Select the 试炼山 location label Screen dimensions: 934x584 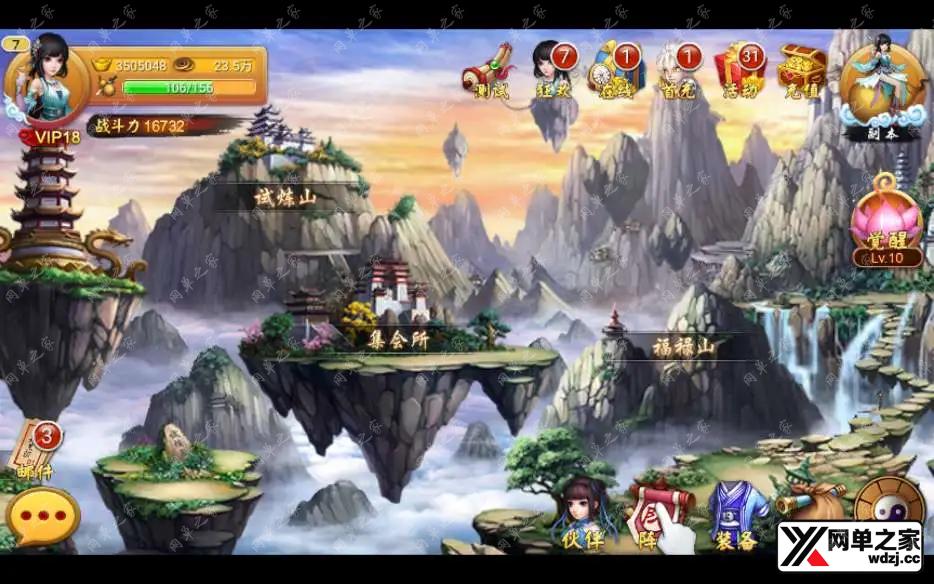(x=284, y=198)
